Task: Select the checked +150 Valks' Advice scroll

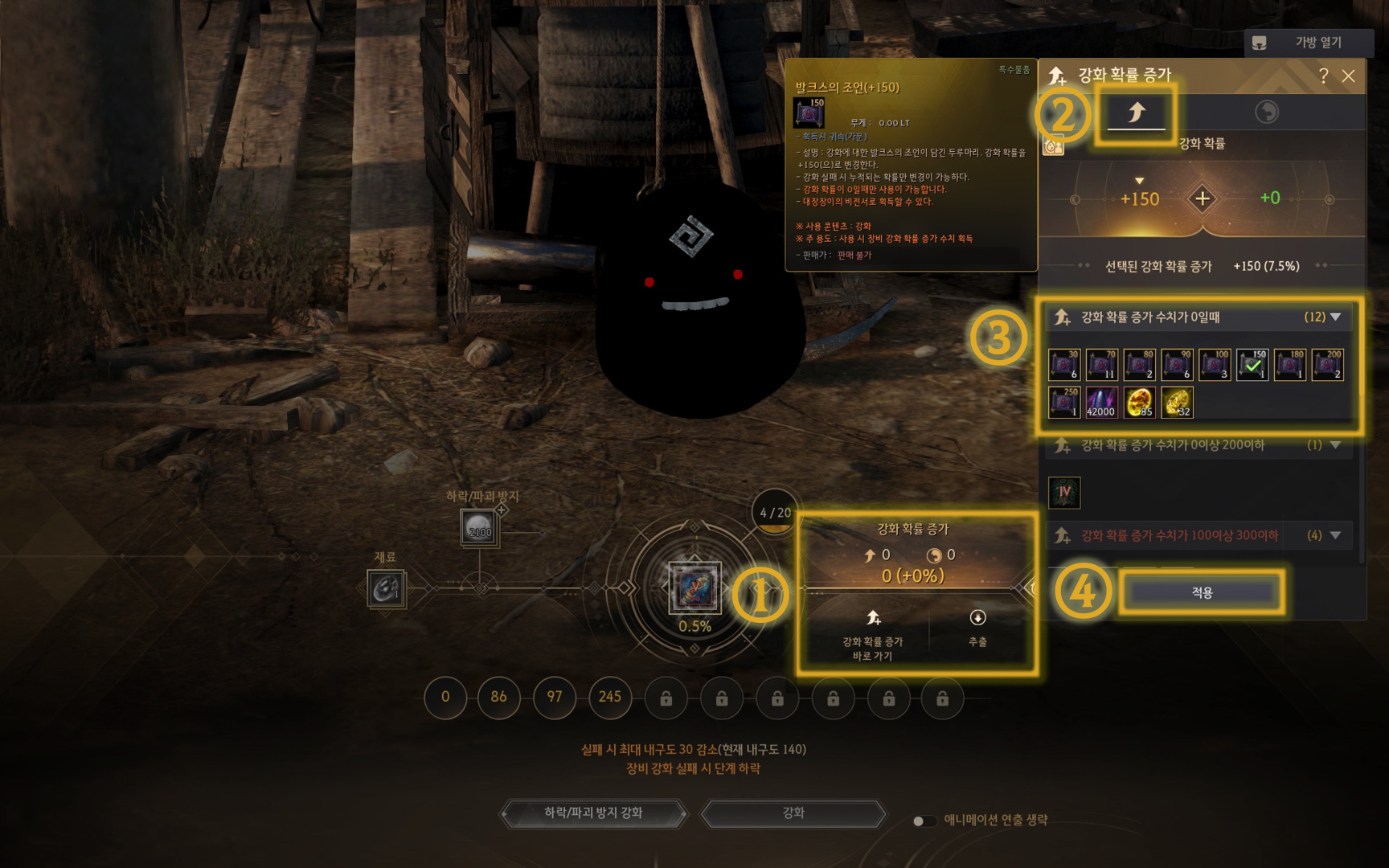Action: [1252, 365]
